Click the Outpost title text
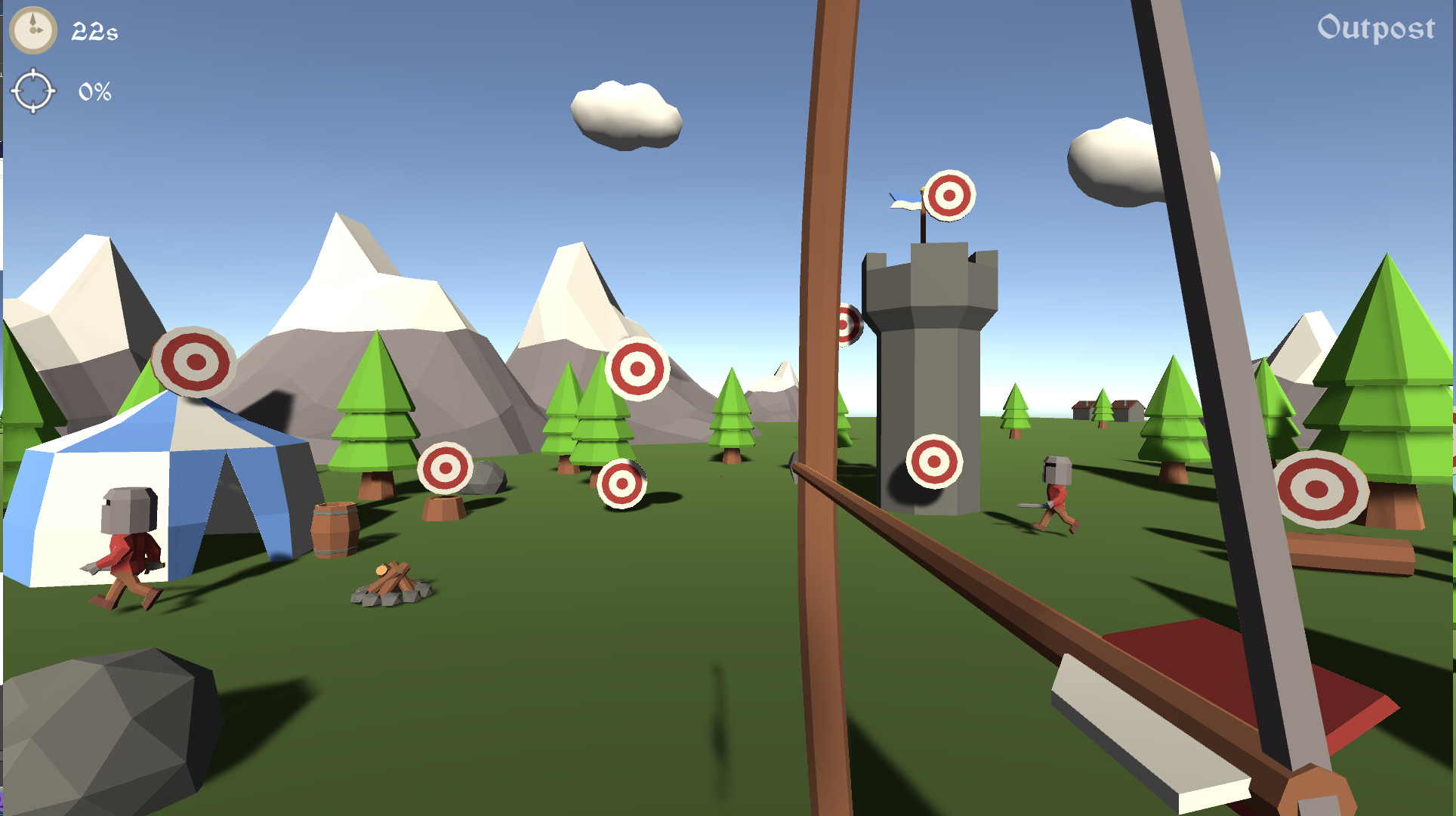 (x=1376, y=30)
